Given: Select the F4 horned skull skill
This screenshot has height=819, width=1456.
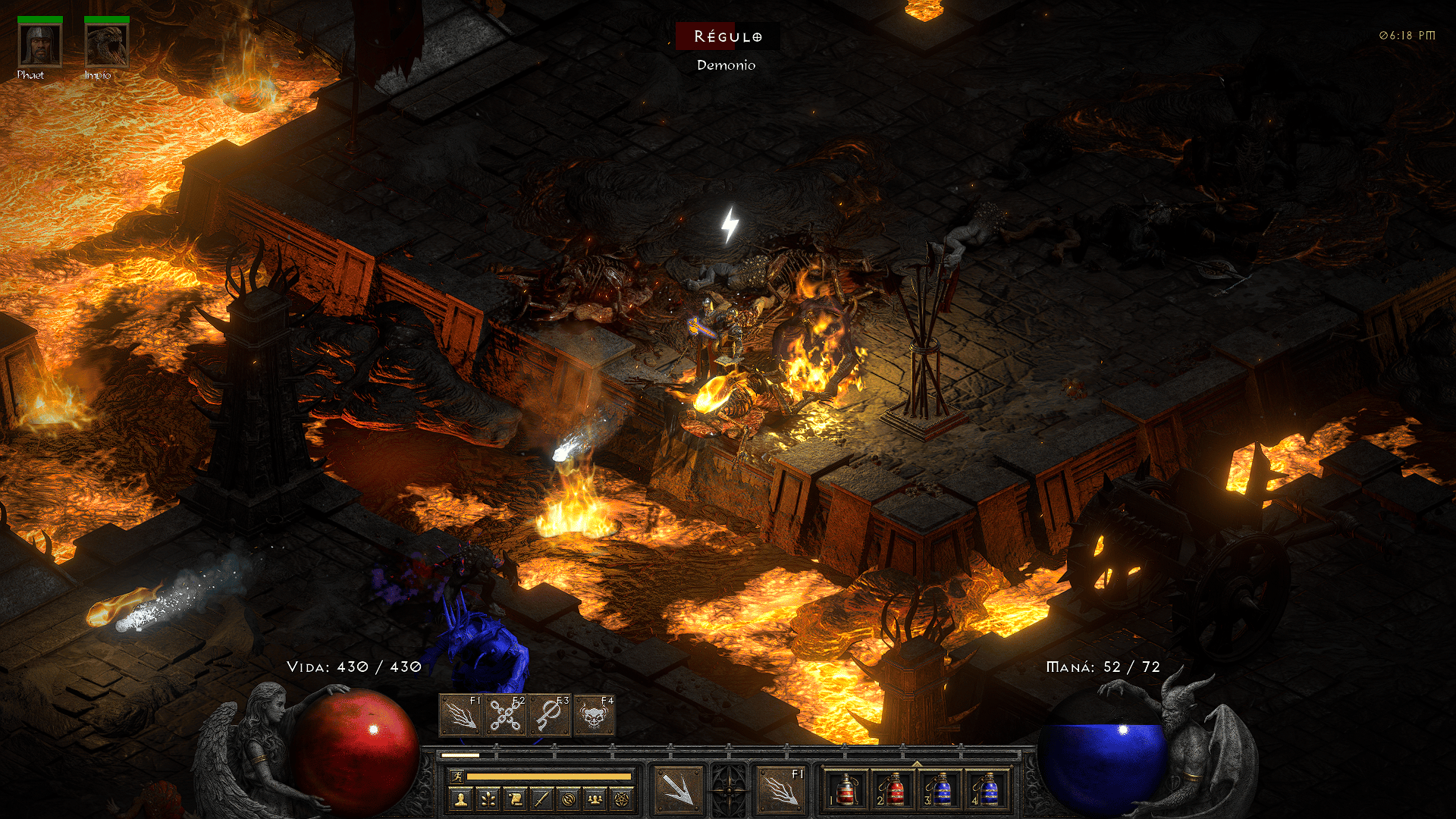Looking at the screenshot, I should pos(594,716).
